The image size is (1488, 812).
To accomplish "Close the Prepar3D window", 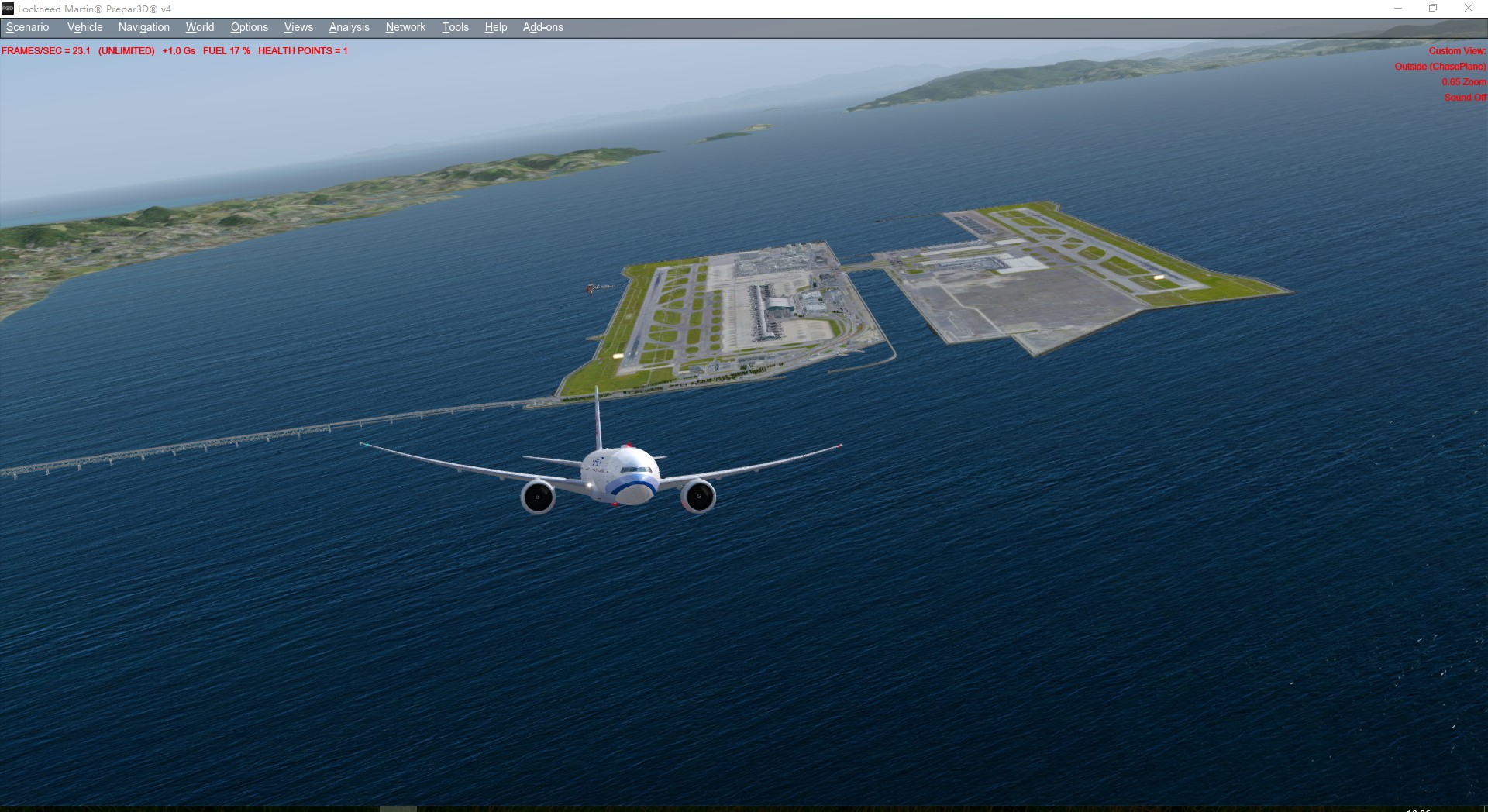I will point(1468,9).
